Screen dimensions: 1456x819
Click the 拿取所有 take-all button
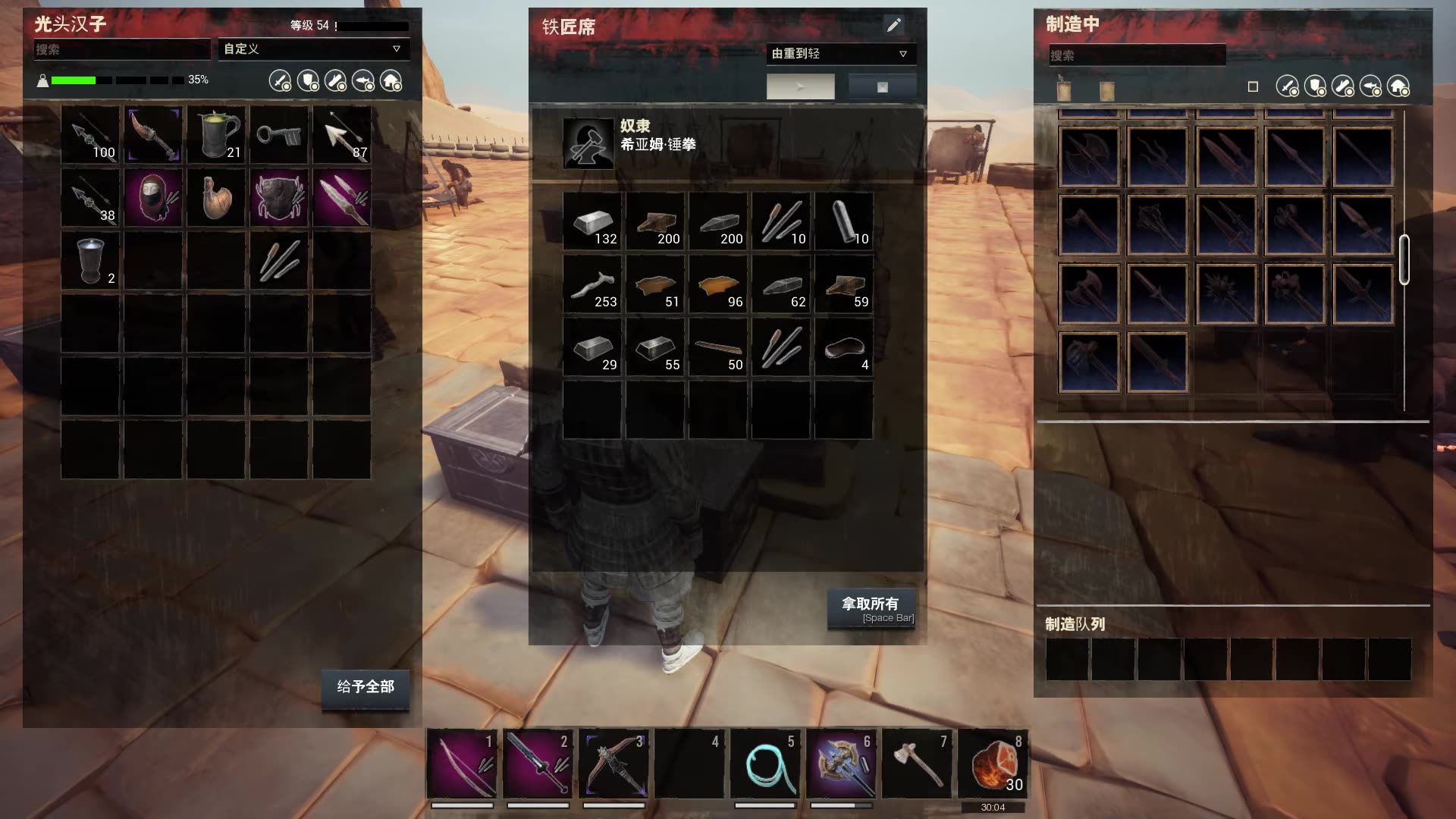[x=871, y=608]
